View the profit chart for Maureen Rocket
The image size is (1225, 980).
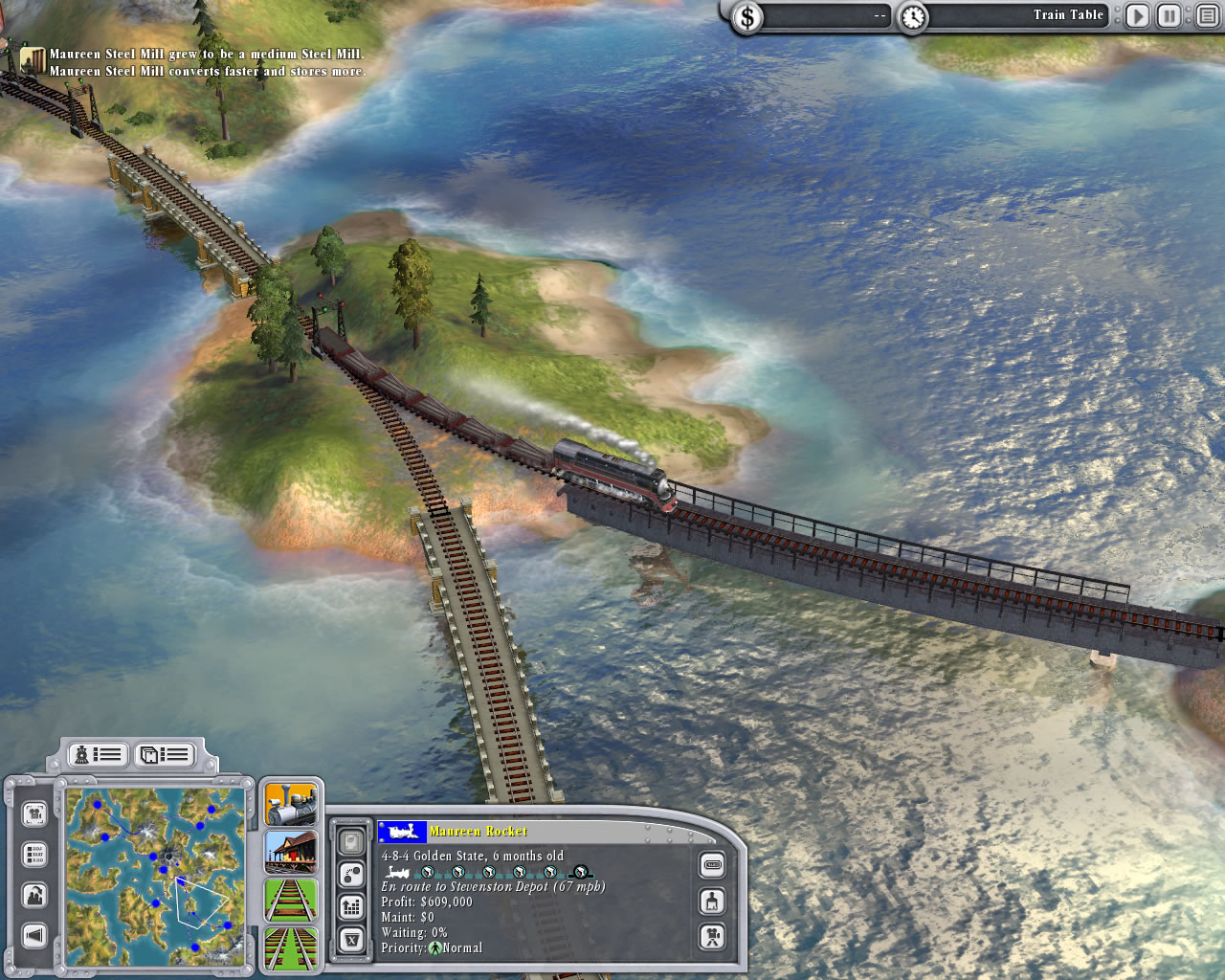point(352,905)
